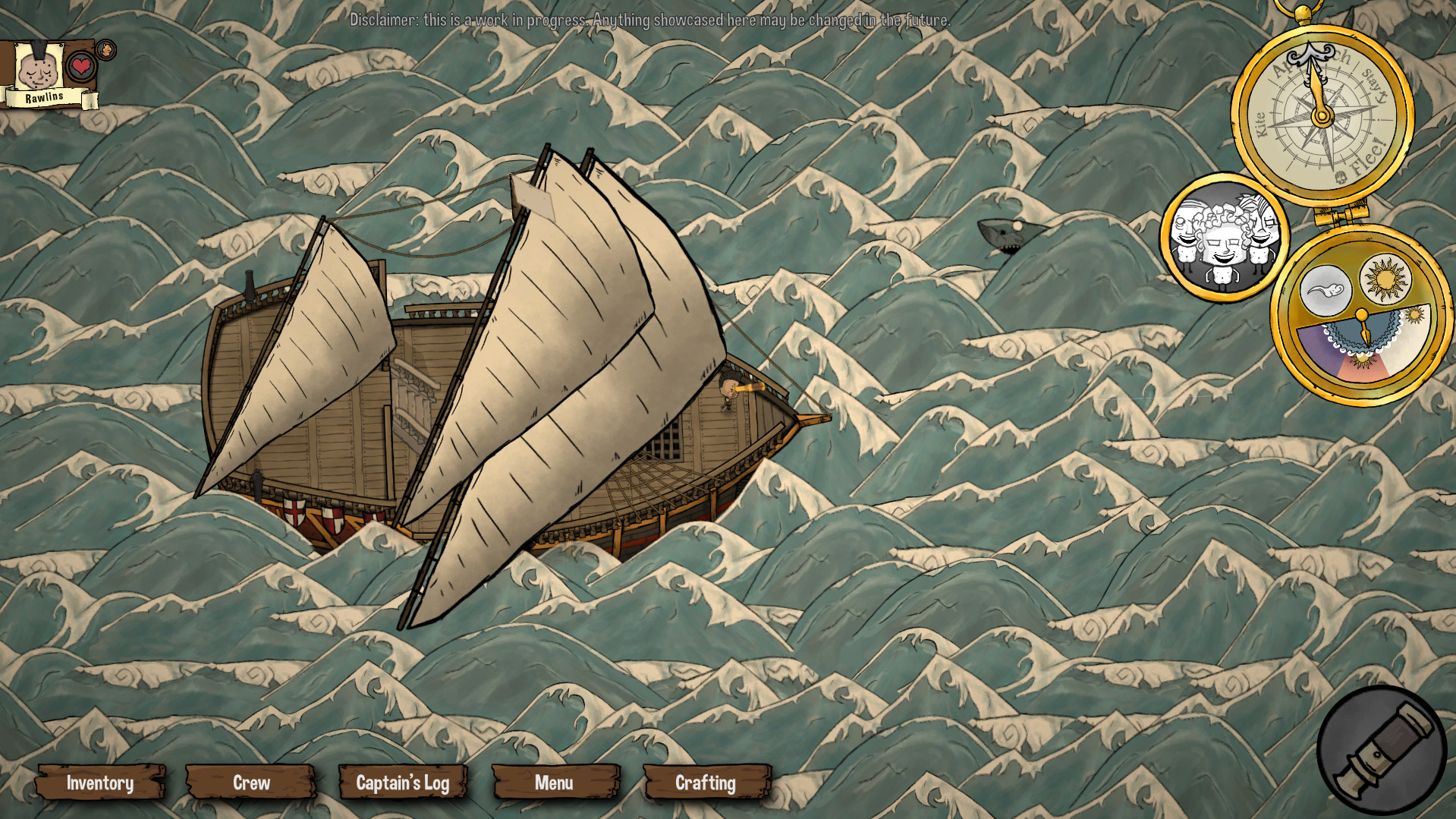Open the Inventory panel
The image size is (1456, 819).
pyautogui.click(x=101, y=783)
